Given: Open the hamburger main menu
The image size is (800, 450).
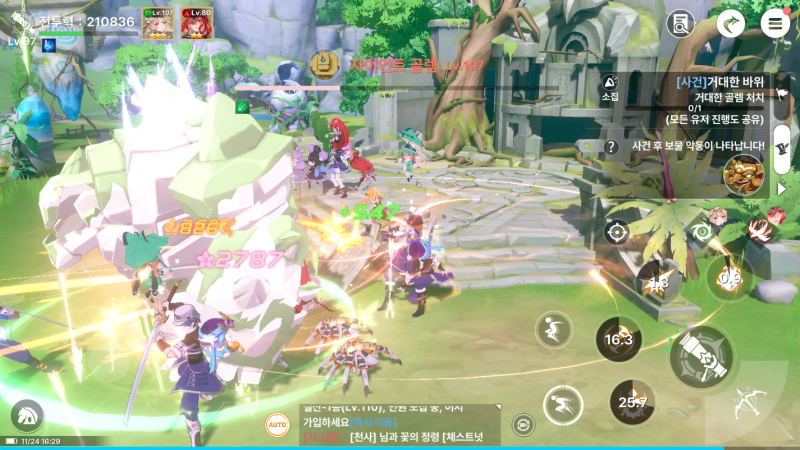Looking at the screenshot, I should tap(774, 23).
